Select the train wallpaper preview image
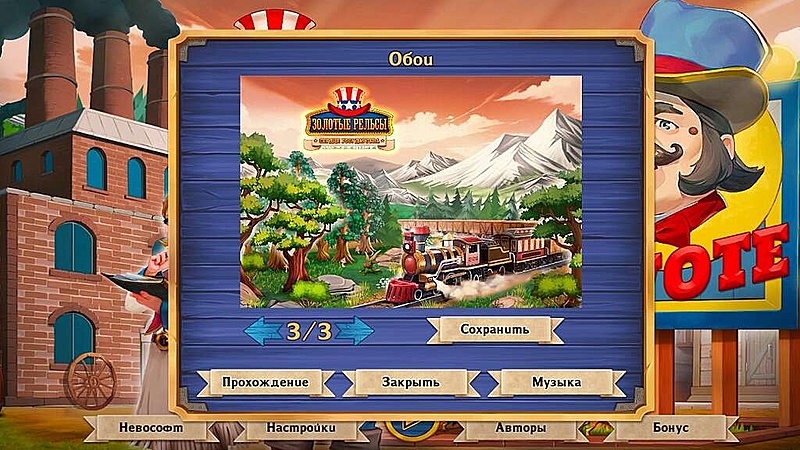 tap(411, 191)
